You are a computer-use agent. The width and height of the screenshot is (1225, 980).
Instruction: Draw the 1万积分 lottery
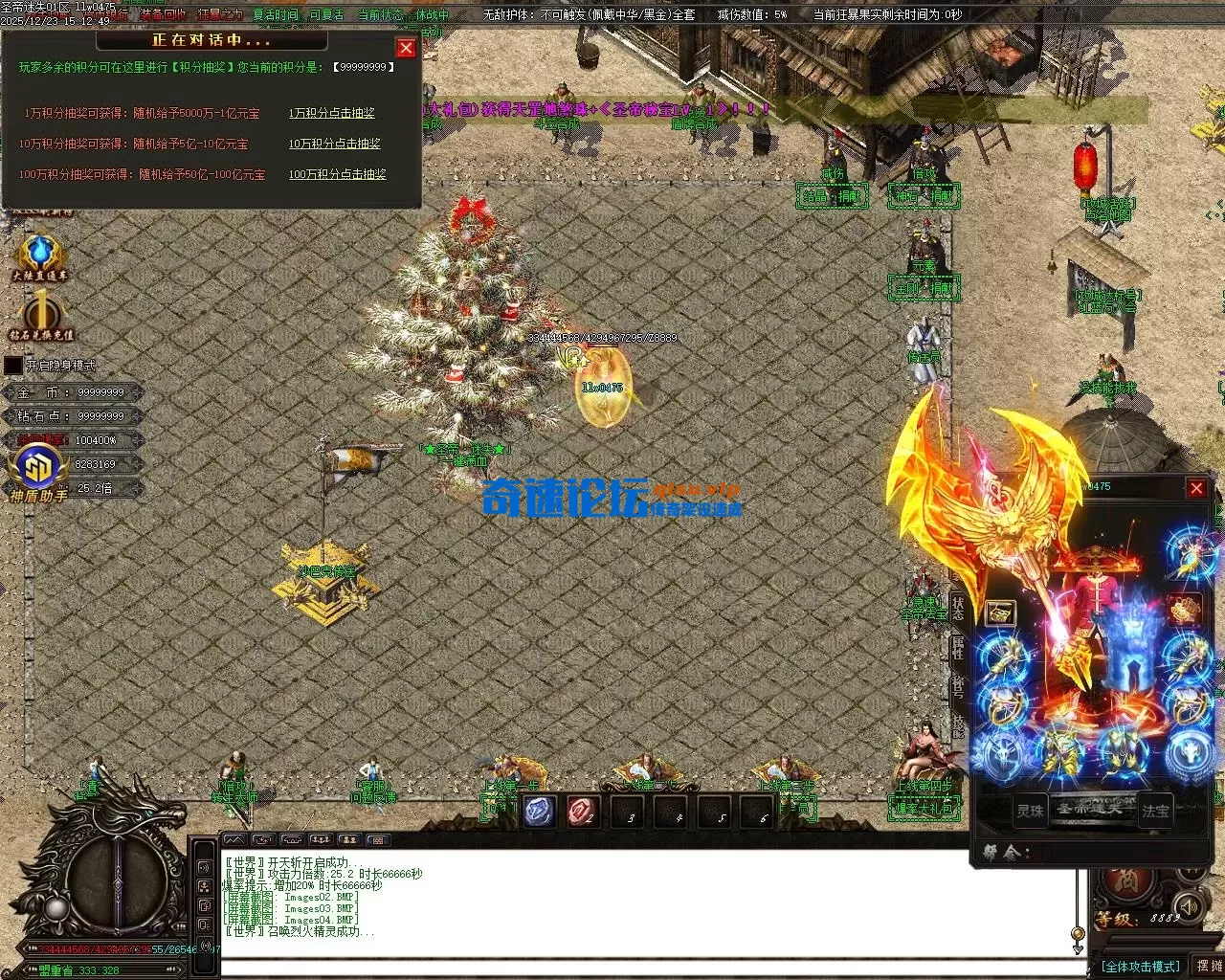(x=331, y=113)
